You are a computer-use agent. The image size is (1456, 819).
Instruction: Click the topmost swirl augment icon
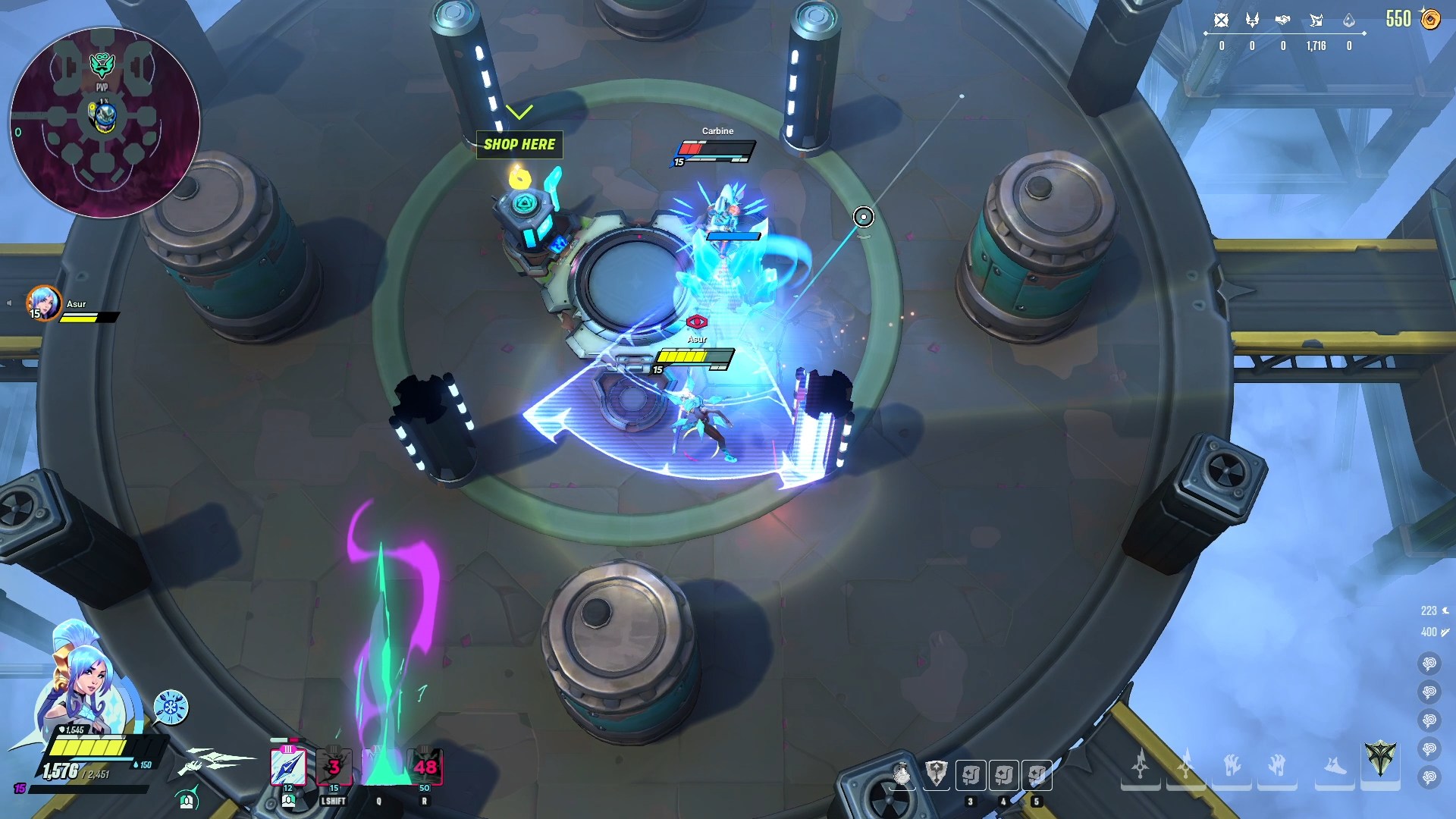pyautogui.click(x=1429, y=664)
